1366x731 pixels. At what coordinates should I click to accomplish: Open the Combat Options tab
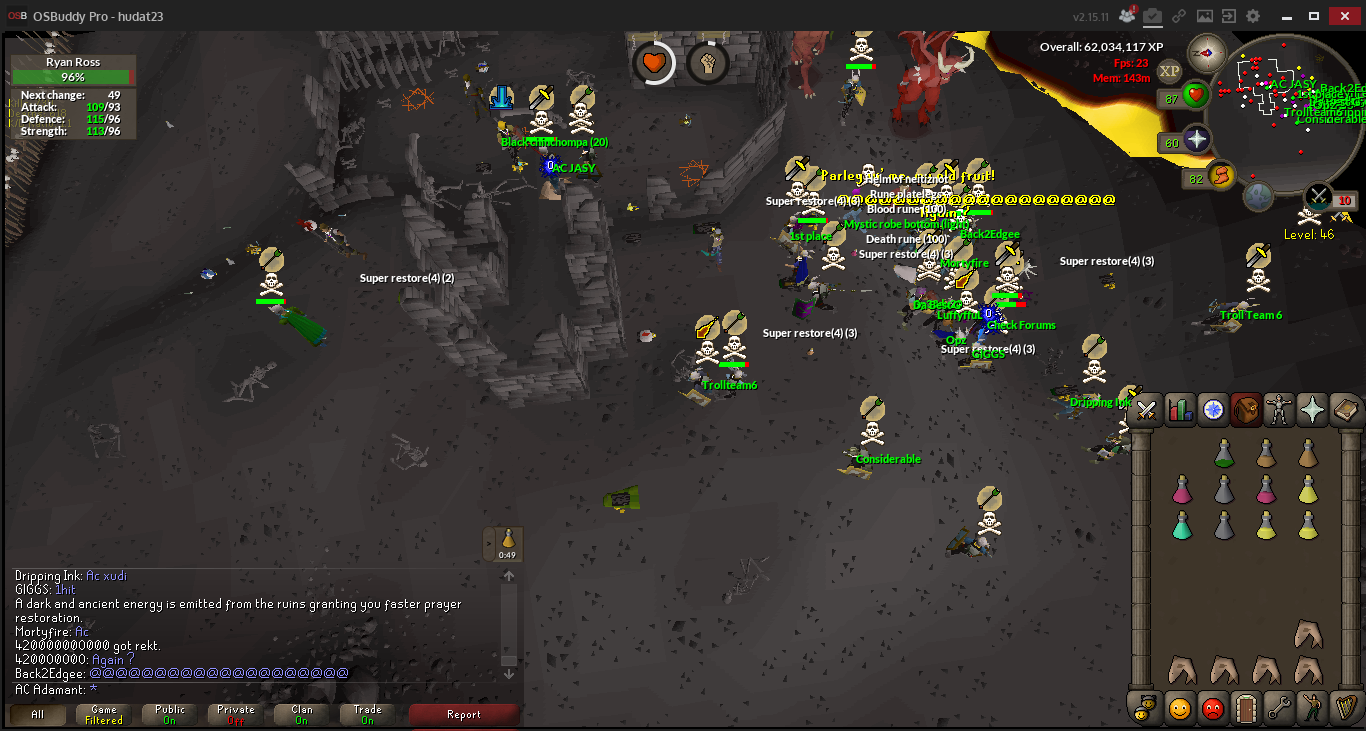click(1146, 410)
